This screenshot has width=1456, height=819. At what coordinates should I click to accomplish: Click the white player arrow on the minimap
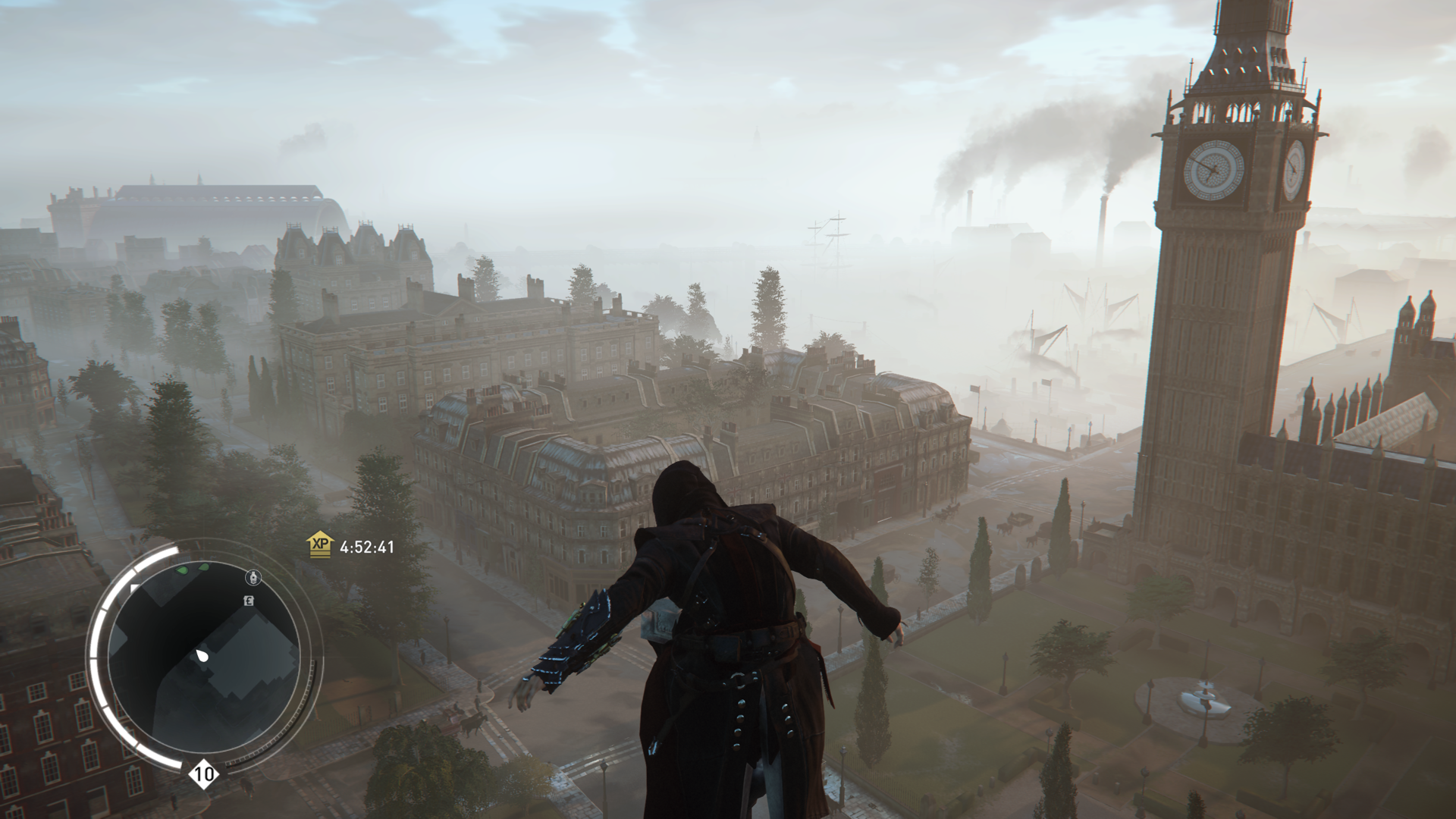click(203, 655)
